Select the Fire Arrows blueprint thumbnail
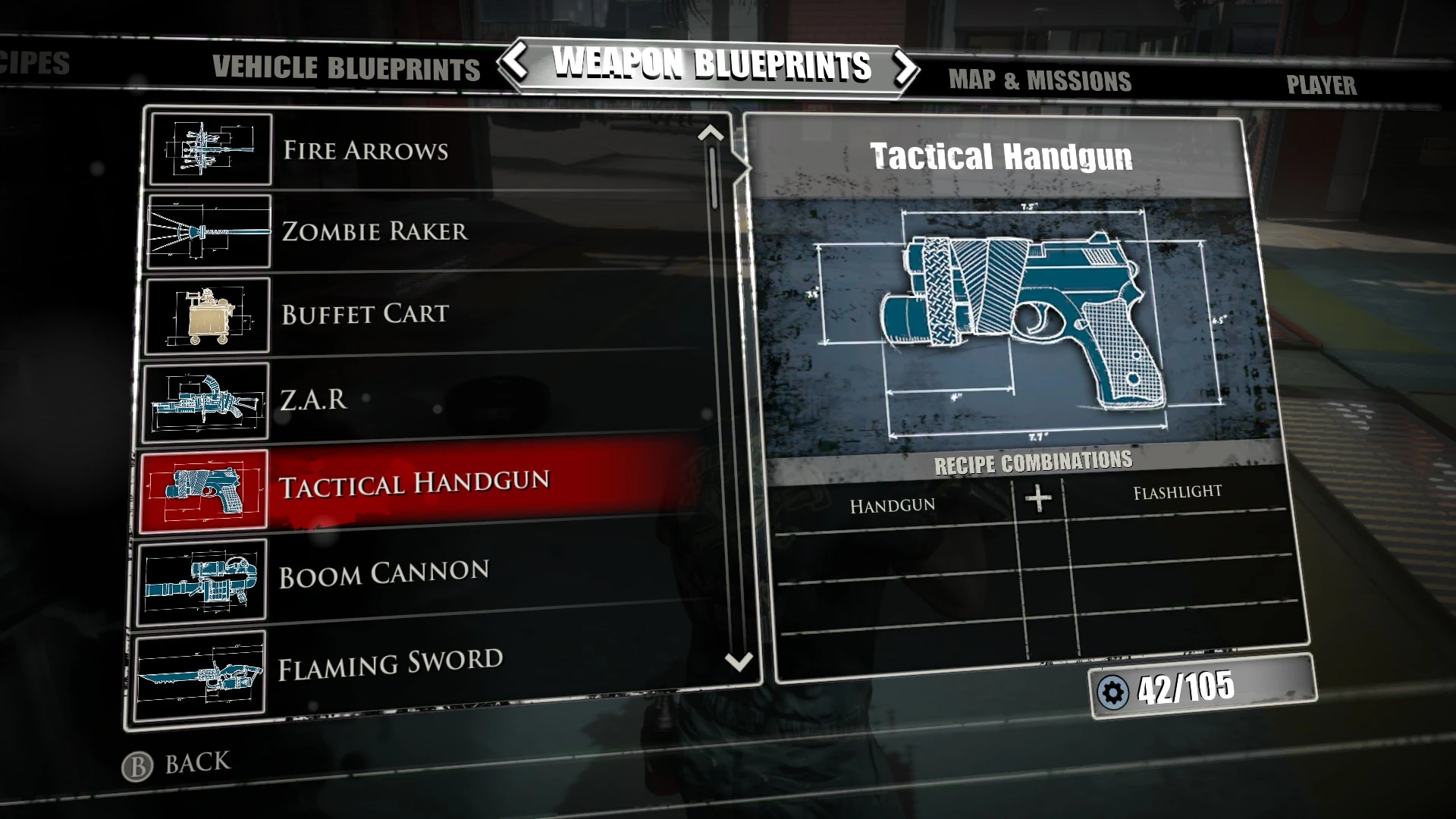Screen dimensions: 1456x819 click(x=210, y=149)
